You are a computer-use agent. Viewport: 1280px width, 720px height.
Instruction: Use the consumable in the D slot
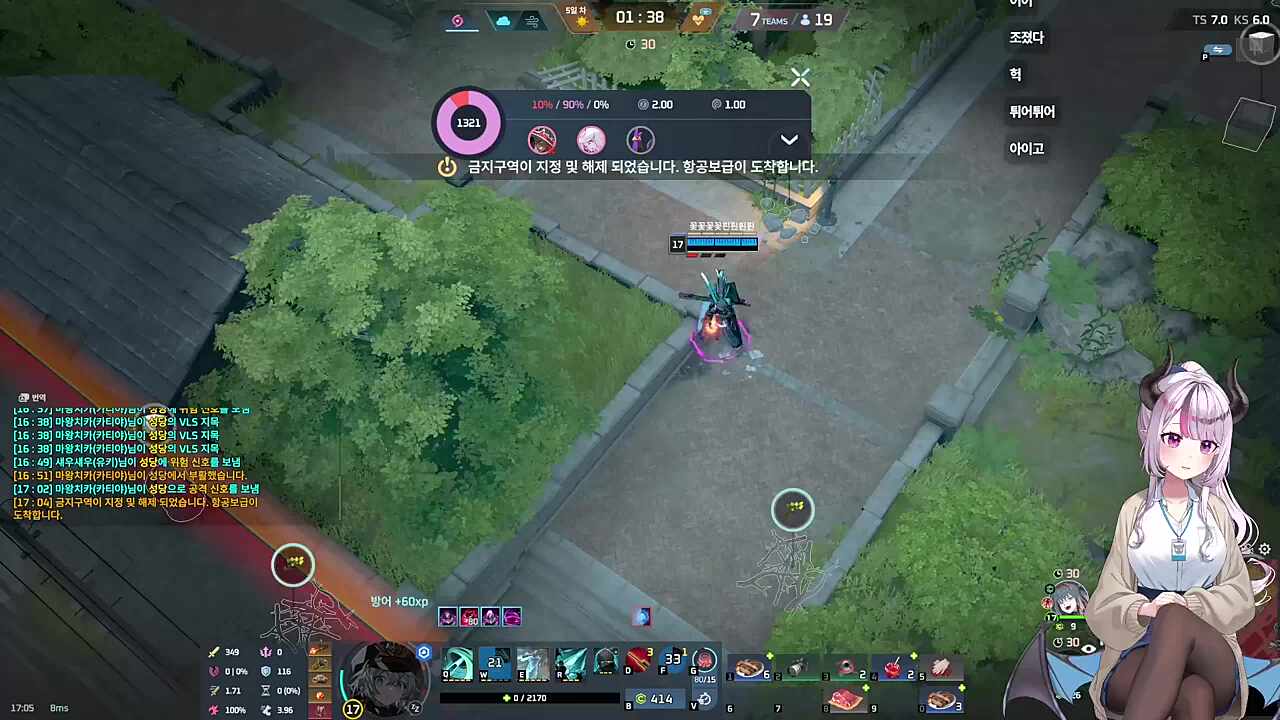coord(638,660)
